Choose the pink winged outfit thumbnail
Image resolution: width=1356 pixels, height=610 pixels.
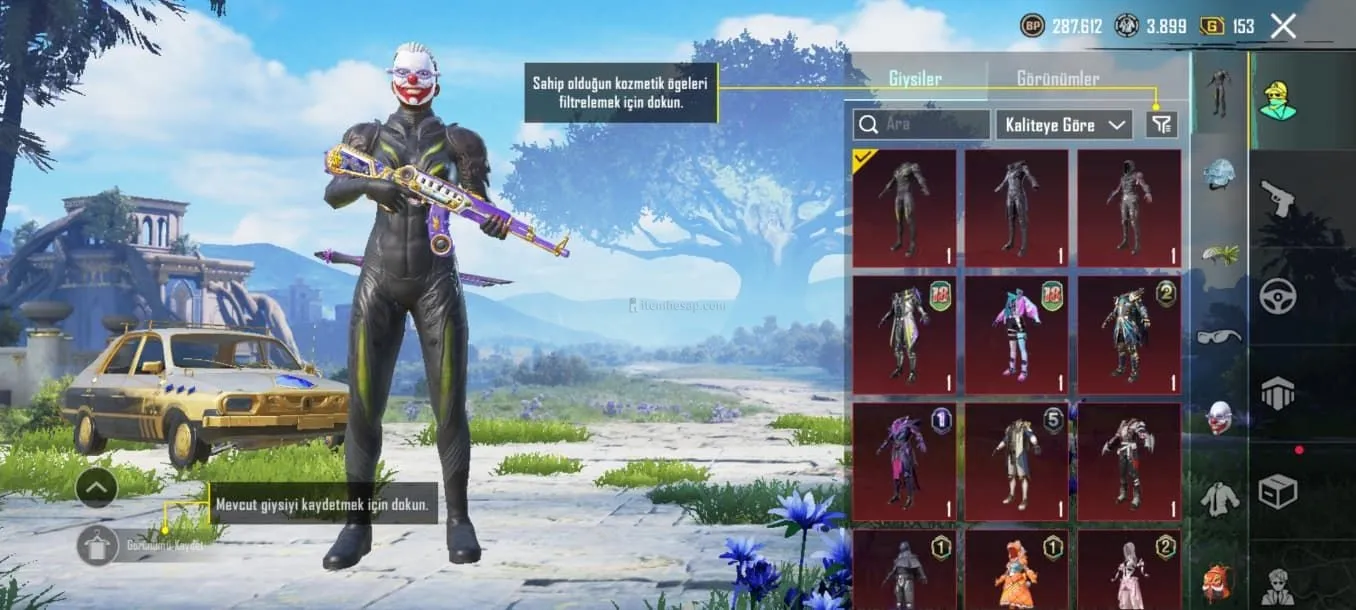click(x=1016, y=335)
